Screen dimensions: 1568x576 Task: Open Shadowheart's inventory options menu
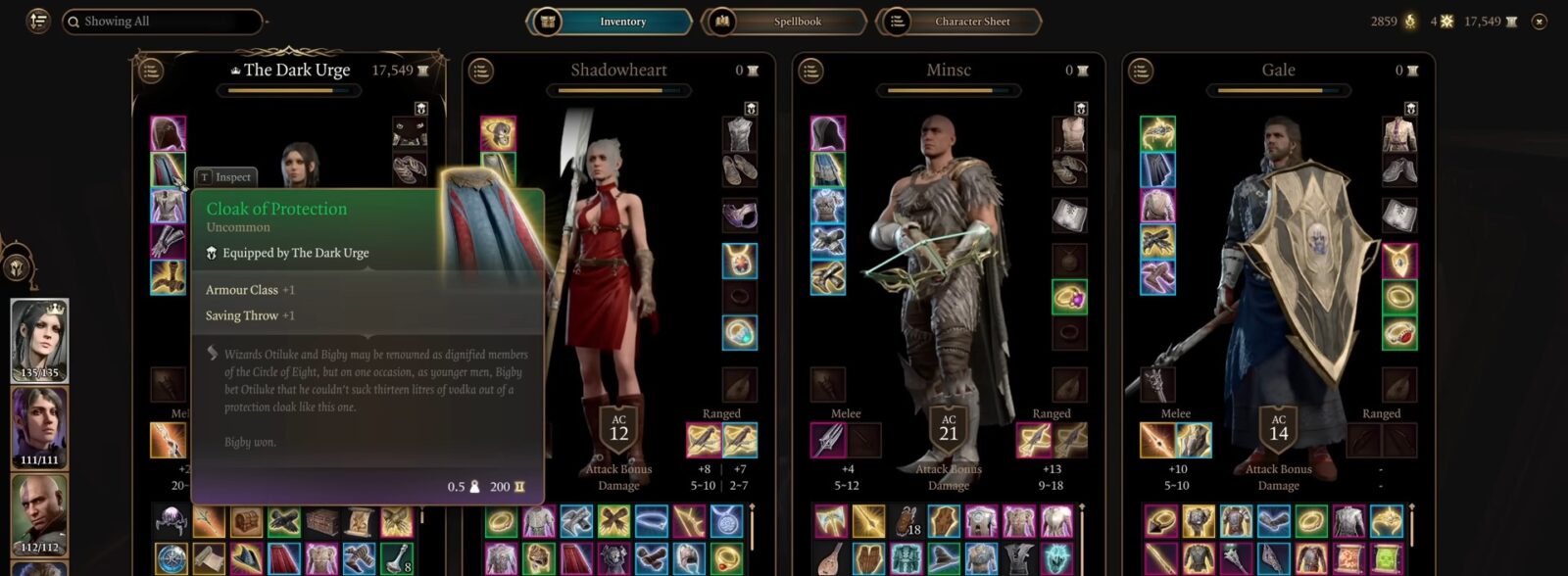[x=480, y=71]
